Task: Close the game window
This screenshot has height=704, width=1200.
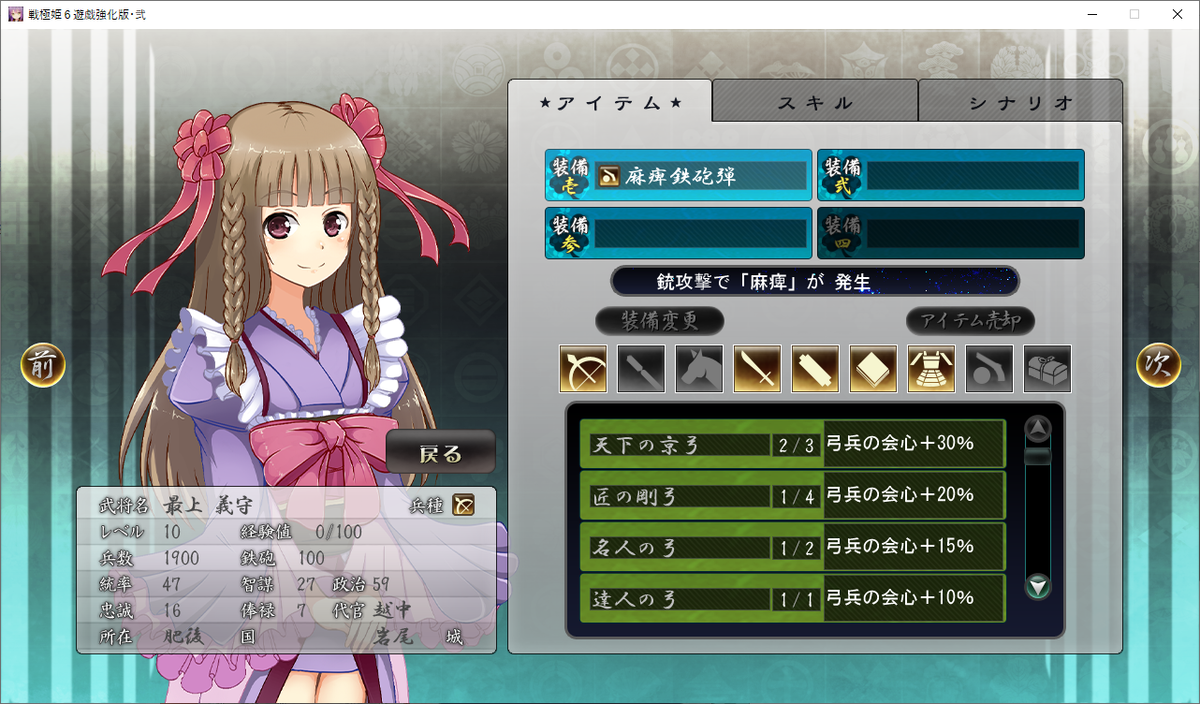Action: 1176,14
